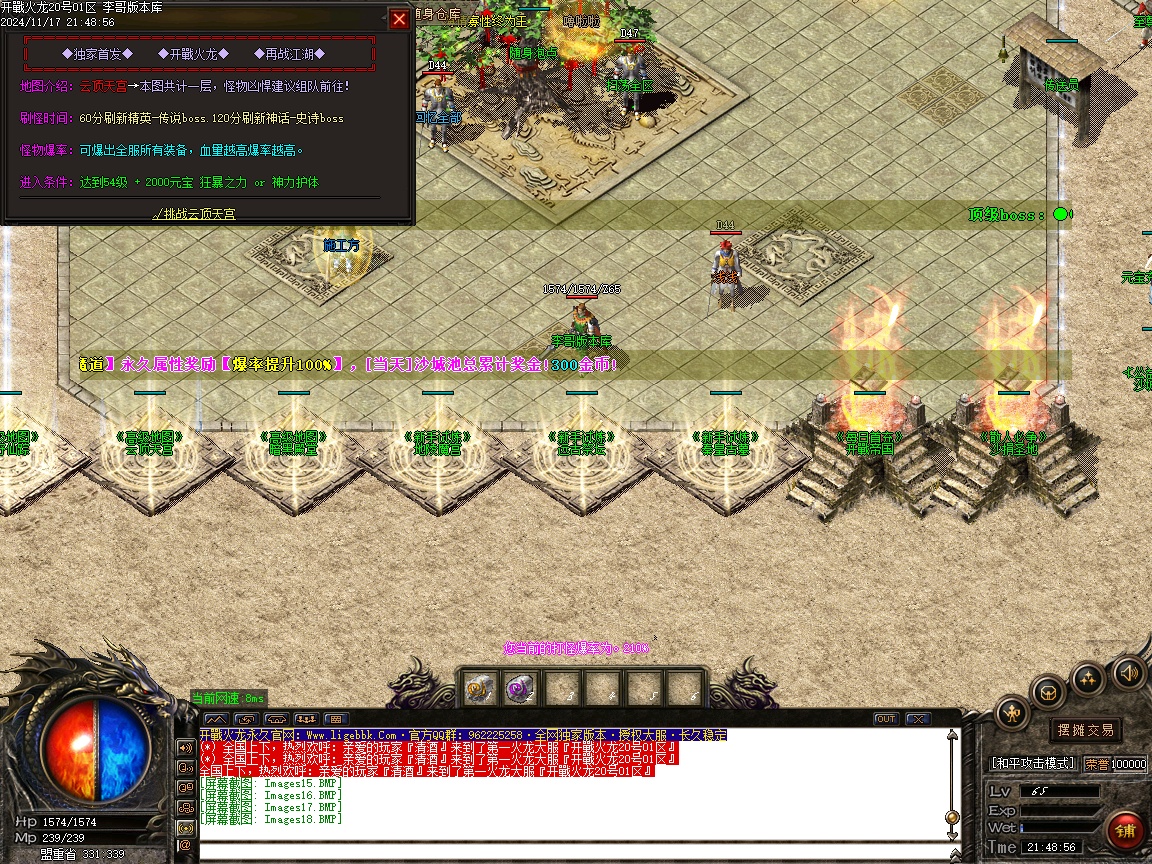
Task: Select the speaker chat channel button
Action: click(x=185, y=747)
